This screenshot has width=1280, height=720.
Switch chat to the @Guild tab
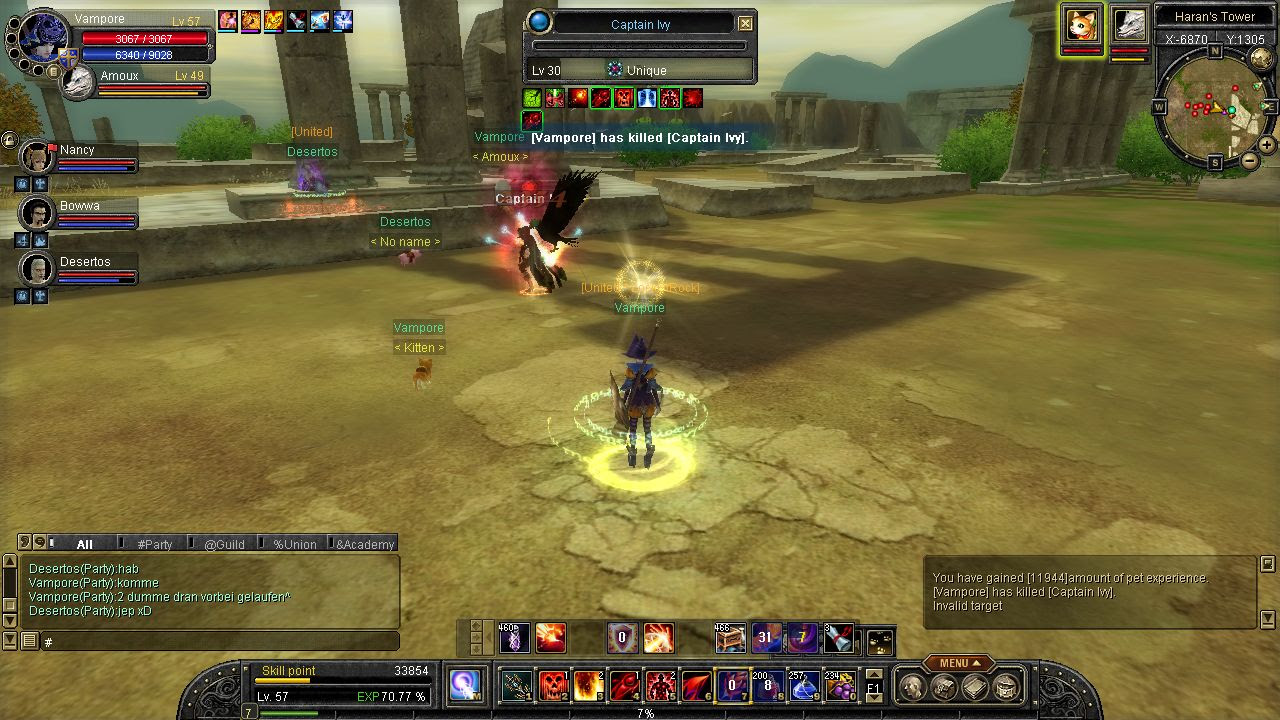pyautogui.click(x=224, y=544)
